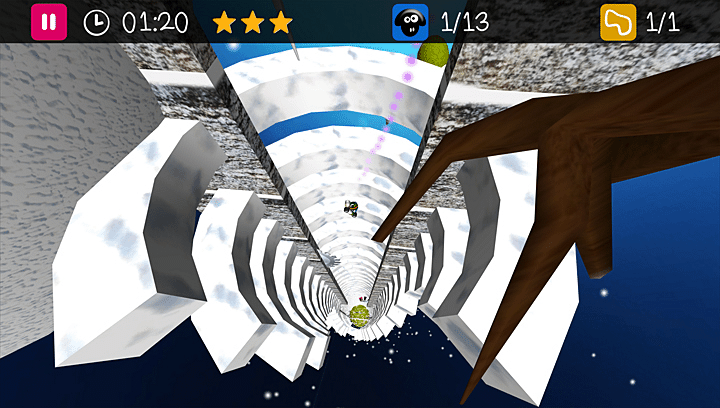Tap the blue sheep counter icon
Image resolution: width=720 pixels, height=408 pixels.
coord(409,22)
